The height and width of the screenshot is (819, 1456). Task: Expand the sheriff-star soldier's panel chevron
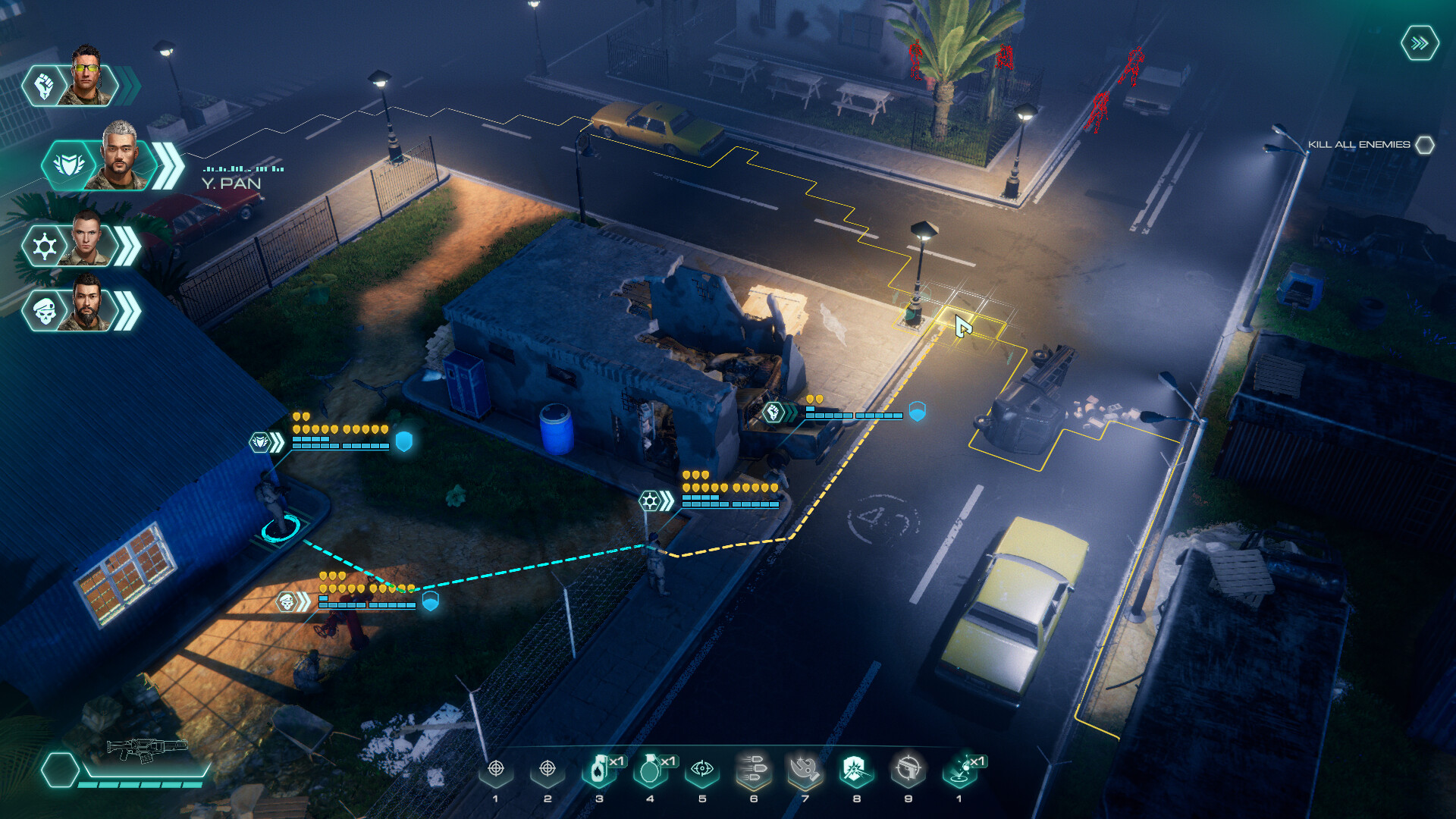click(x=127, y=244)
